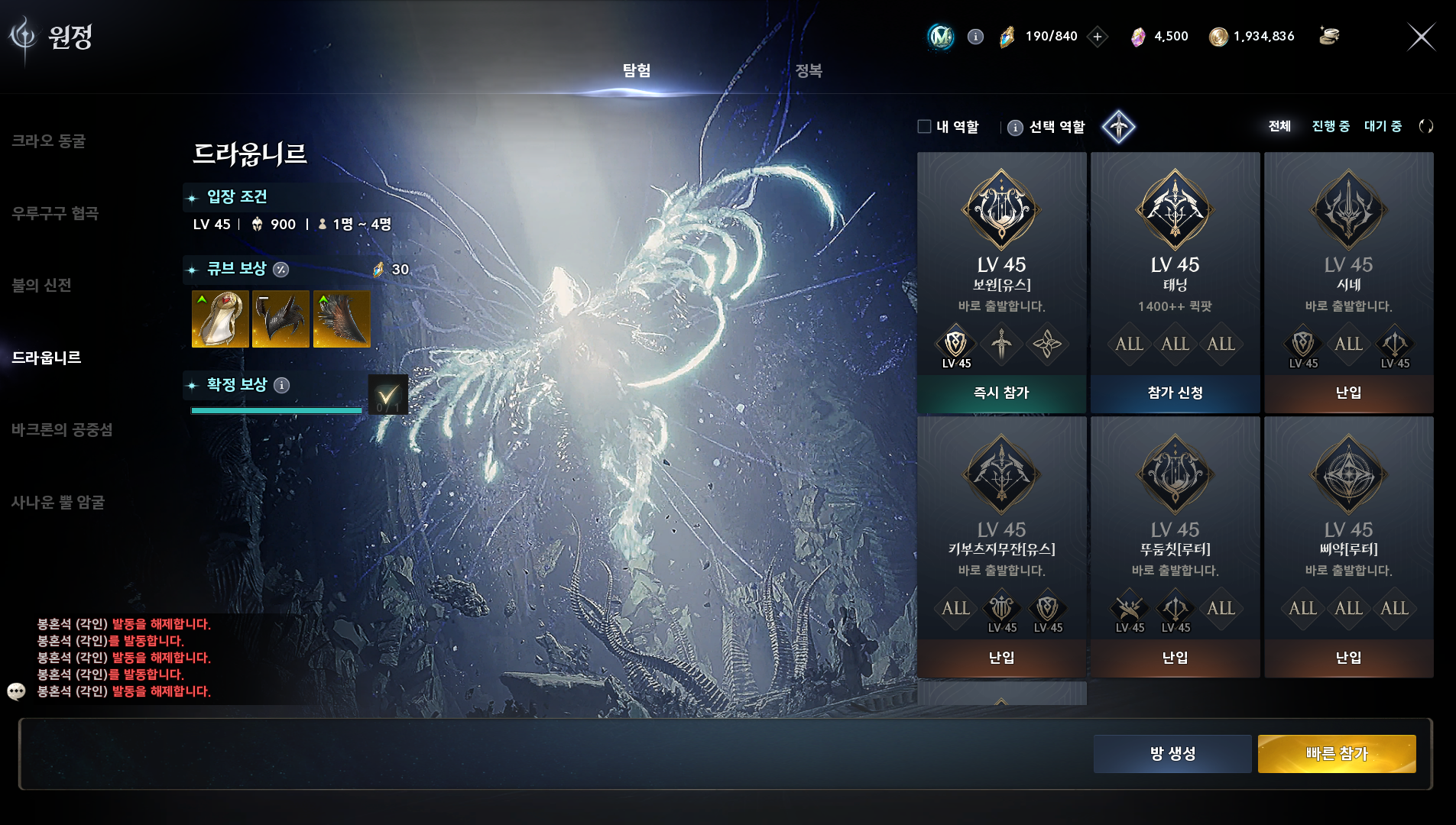Choose 우루구구 협곡 dungeon
Viewport: 1456px width, 825px height.
(x=55, y=213)
